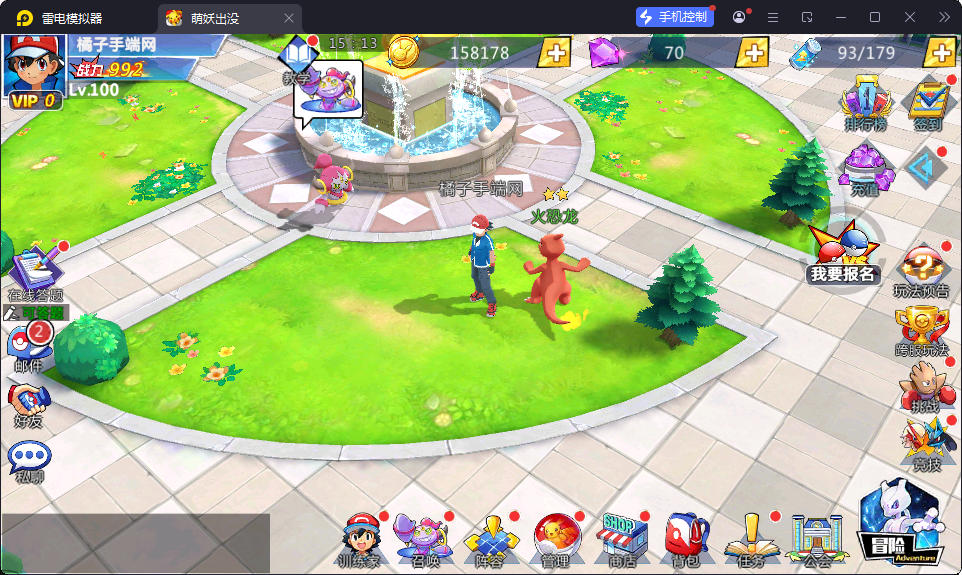Open the 好友 friends list

coord(29,405)
